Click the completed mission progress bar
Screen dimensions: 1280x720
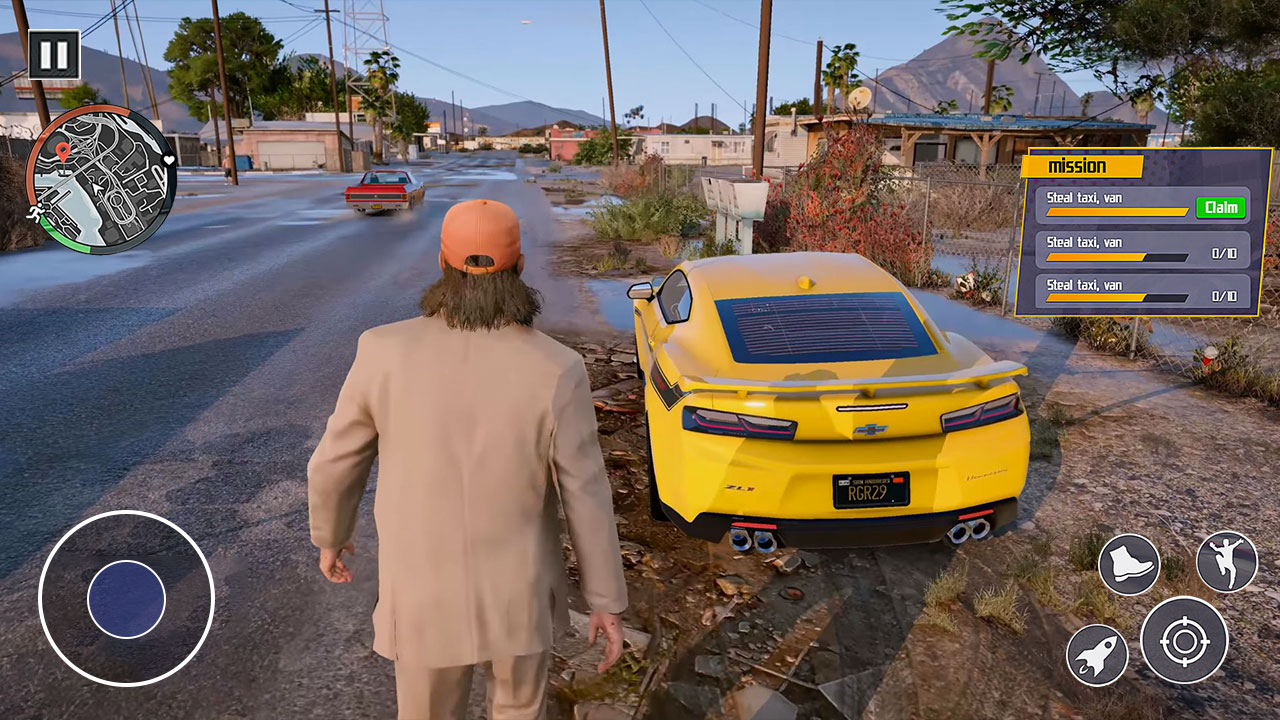click(1116, 210)
